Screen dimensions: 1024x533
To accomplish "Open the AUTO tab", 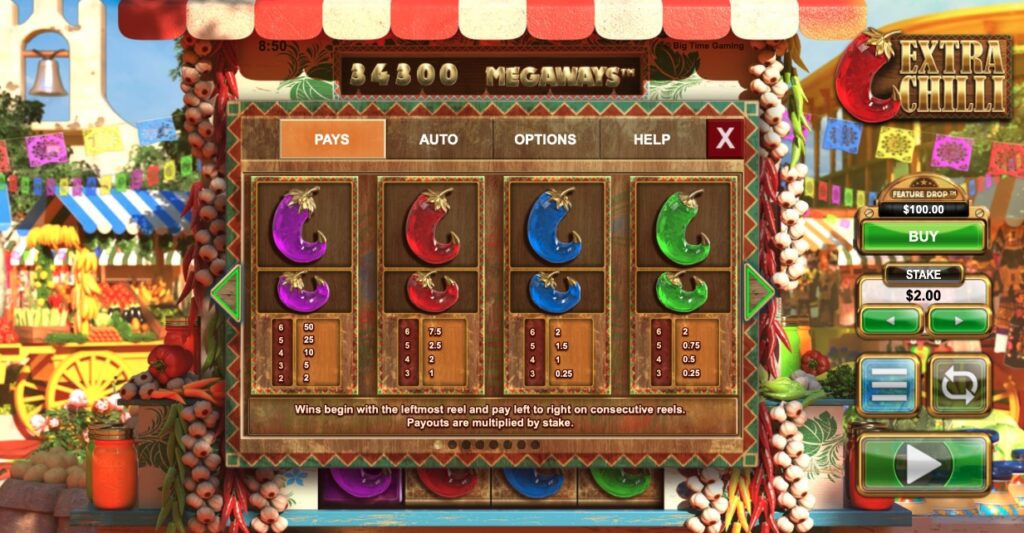I will point(438,139).
